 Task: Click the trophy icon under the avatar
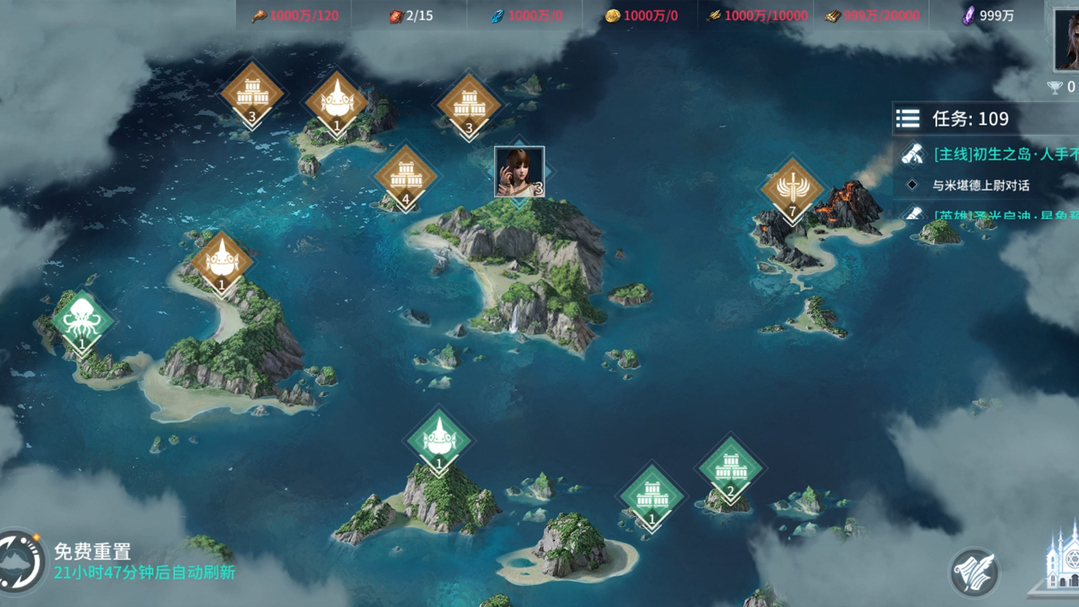[1054, 88]
